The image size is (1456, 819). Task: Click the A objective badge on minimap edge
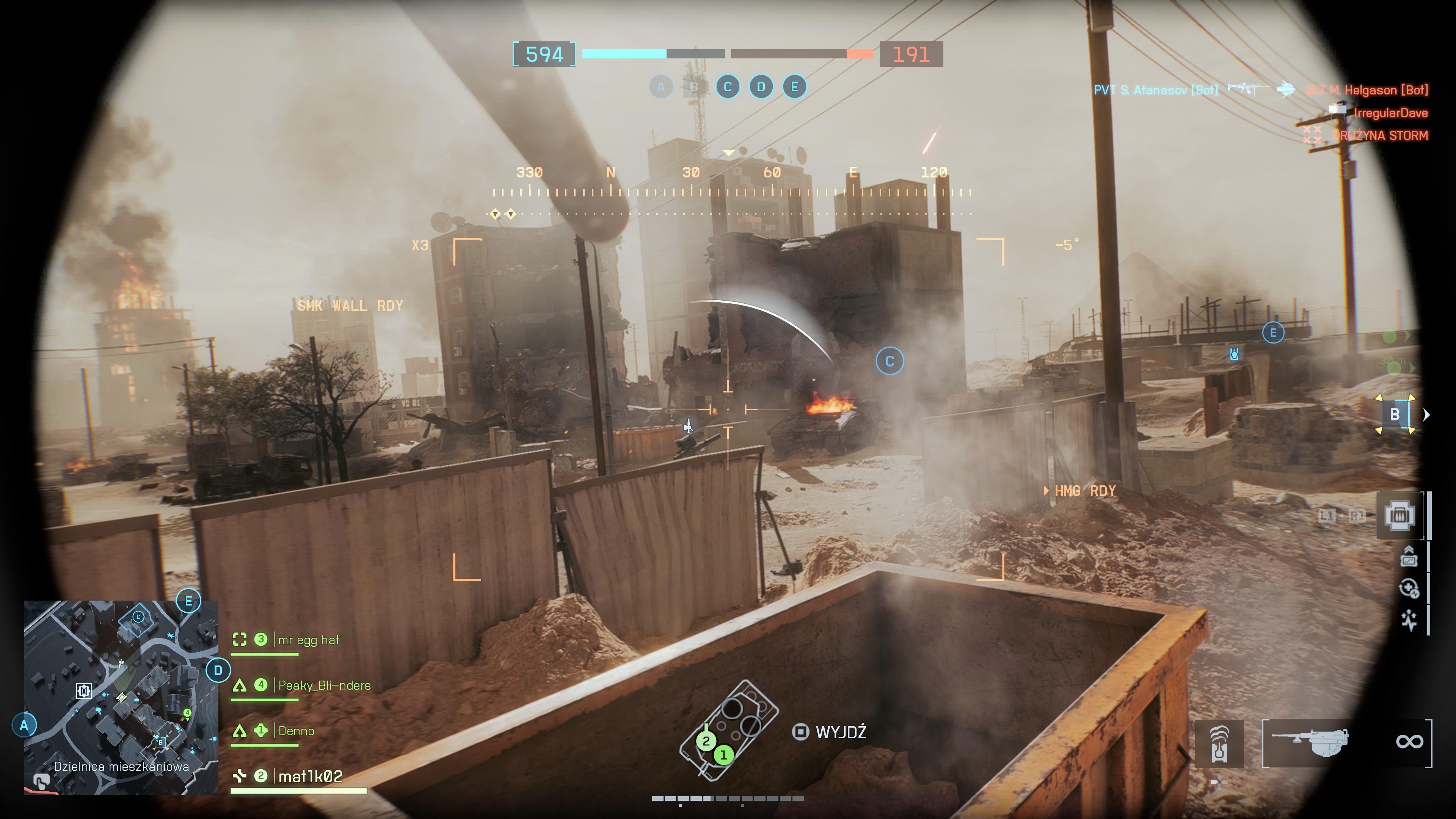coord(24,725)
